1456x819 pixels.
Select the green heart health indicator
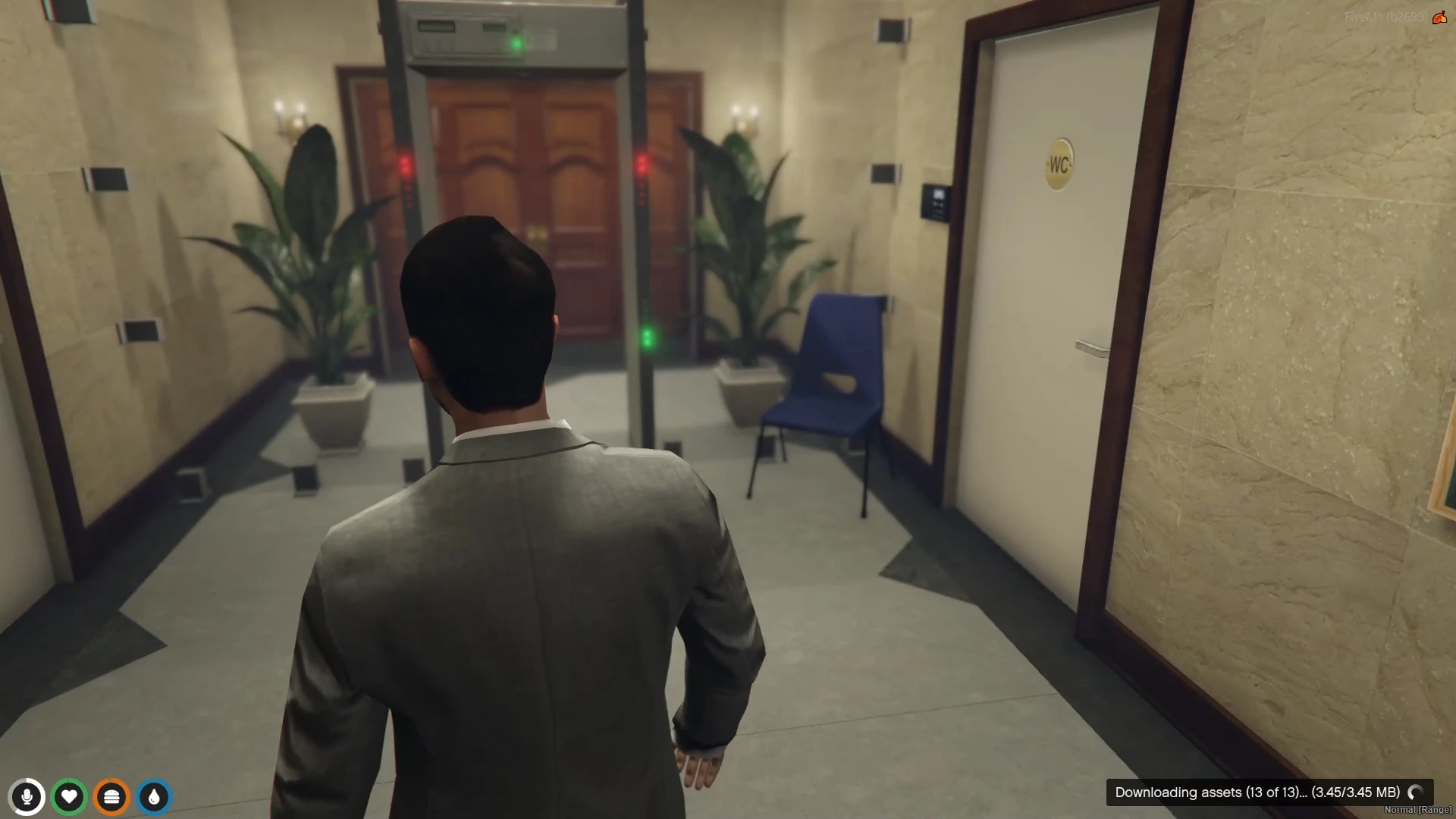tap(69, 797)
